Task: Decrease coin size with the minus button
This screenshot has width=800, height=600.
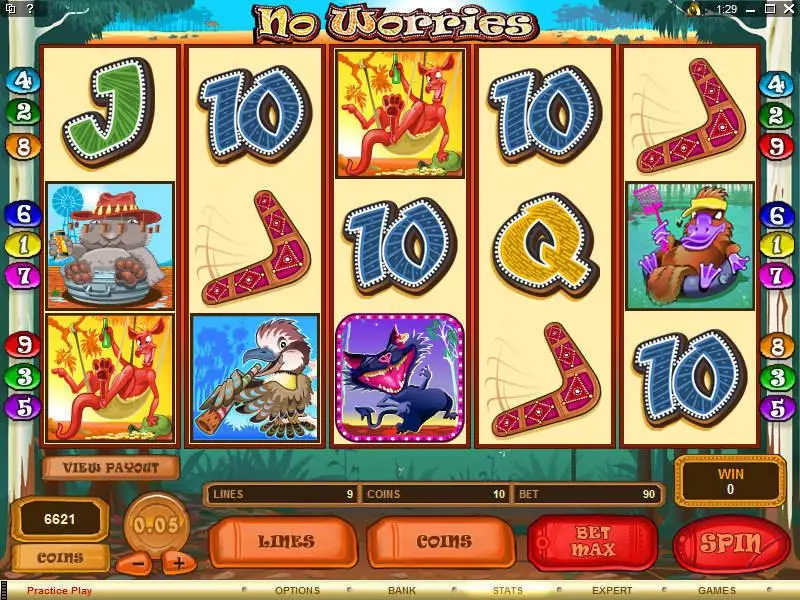Action: [139, 563]
